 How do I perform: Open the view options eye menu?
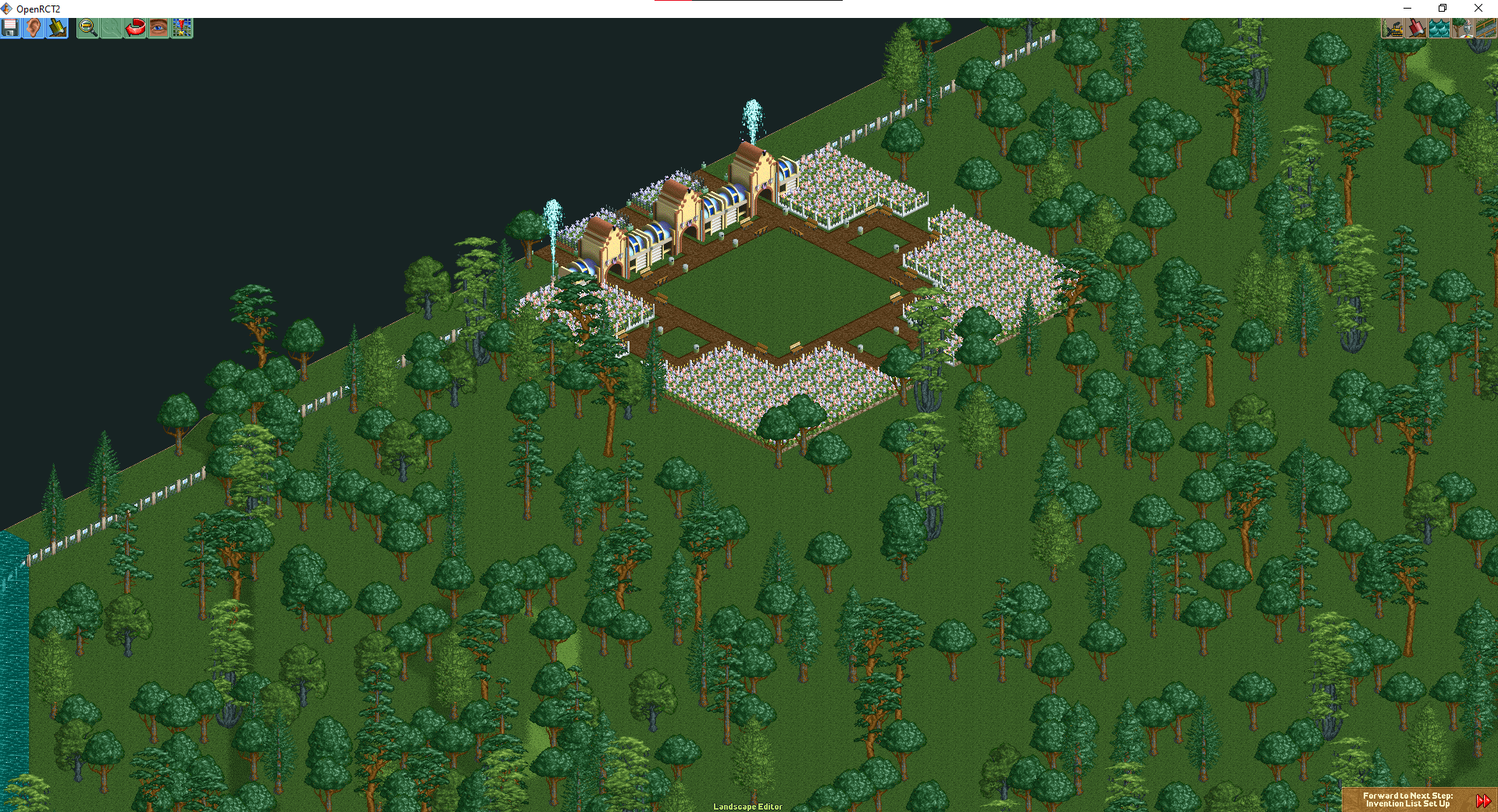(157, 28)
